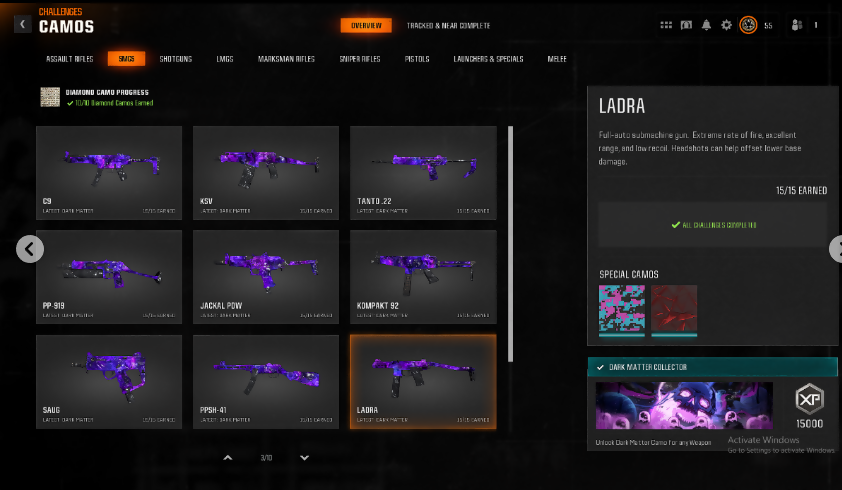The width and height of the screenshot is (842, 490).
Task: Switch to the Pistols category
Action: [417, 59]
